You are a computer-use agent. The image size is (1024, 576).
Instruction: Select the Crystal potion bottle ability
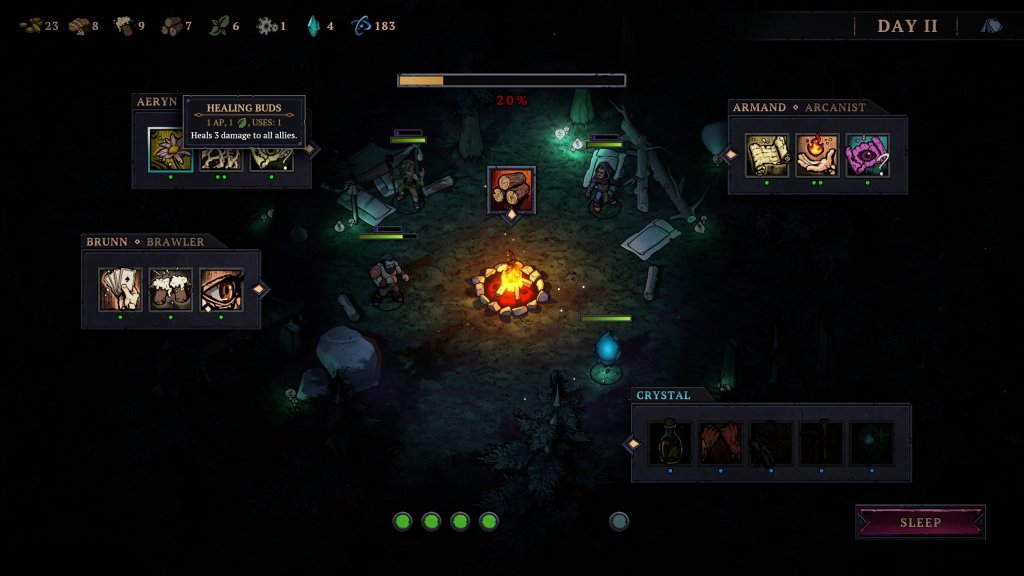click(x=670, y=443)
